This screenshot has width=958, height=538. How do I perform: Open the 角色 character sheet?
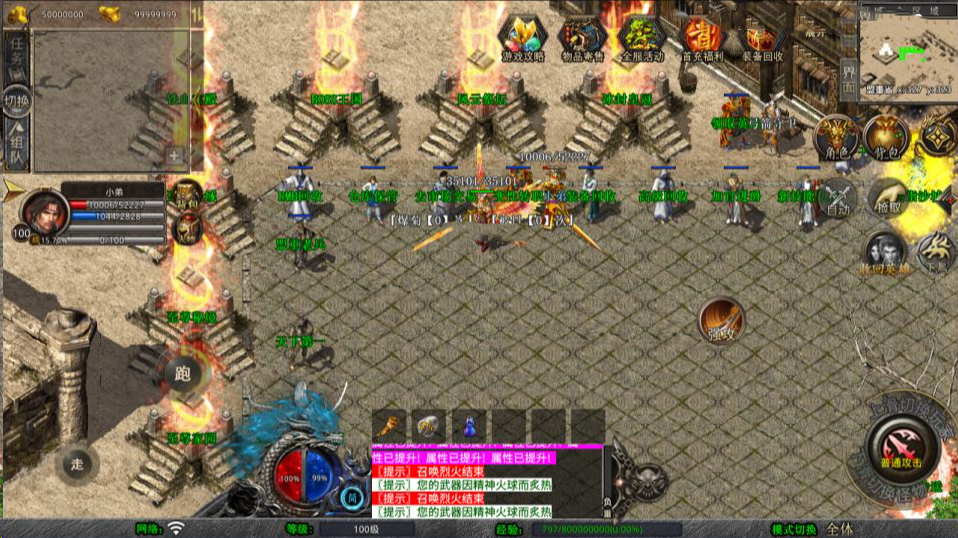tap(836, 138)
